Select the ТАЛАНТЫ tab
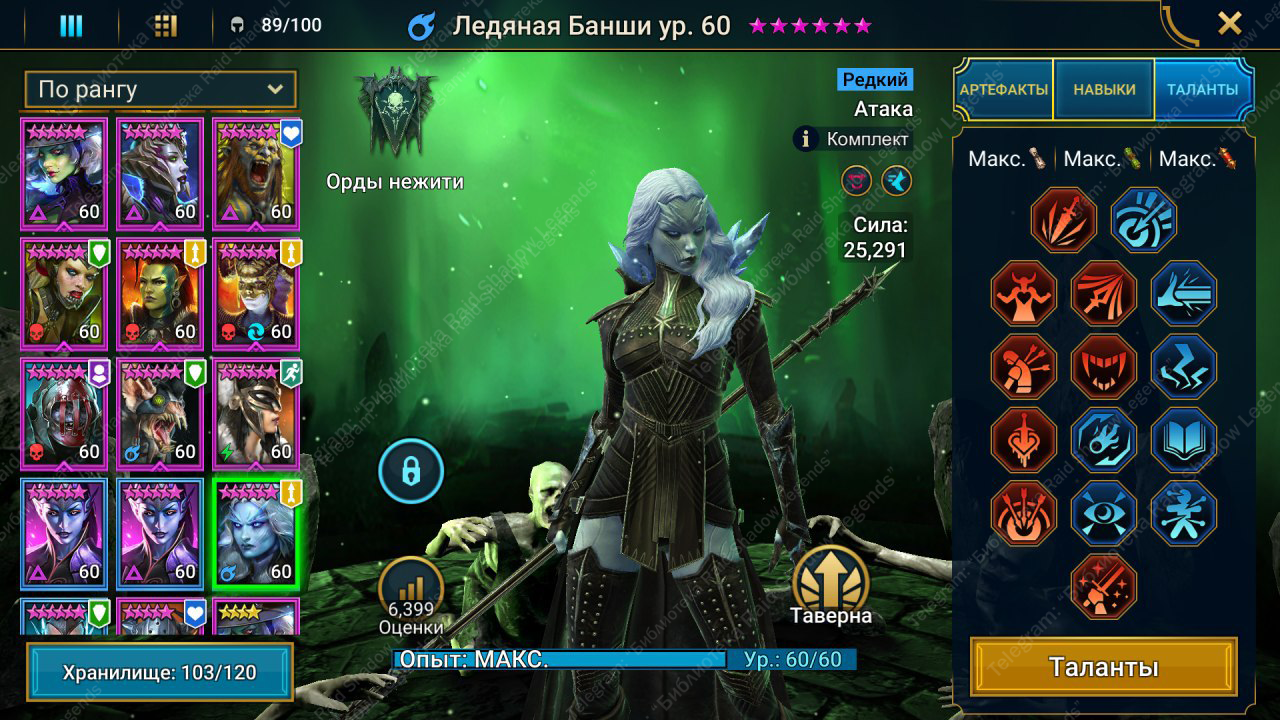This screenshot has height=720, width=1280. pyautogui.click(x=1202, y=89)
